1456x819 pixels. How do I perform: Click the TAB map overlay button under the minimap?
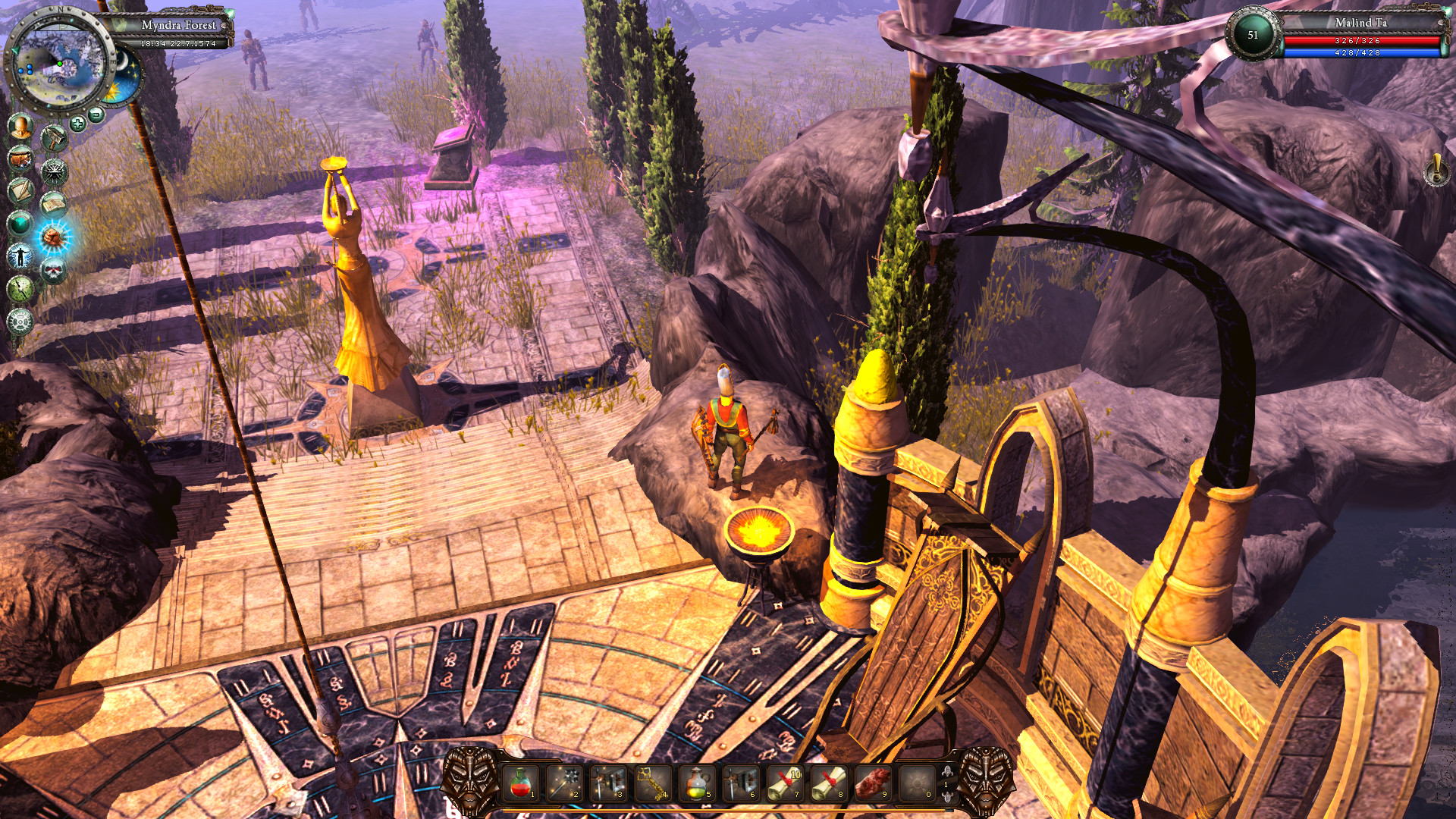click(x=95, y=112)
